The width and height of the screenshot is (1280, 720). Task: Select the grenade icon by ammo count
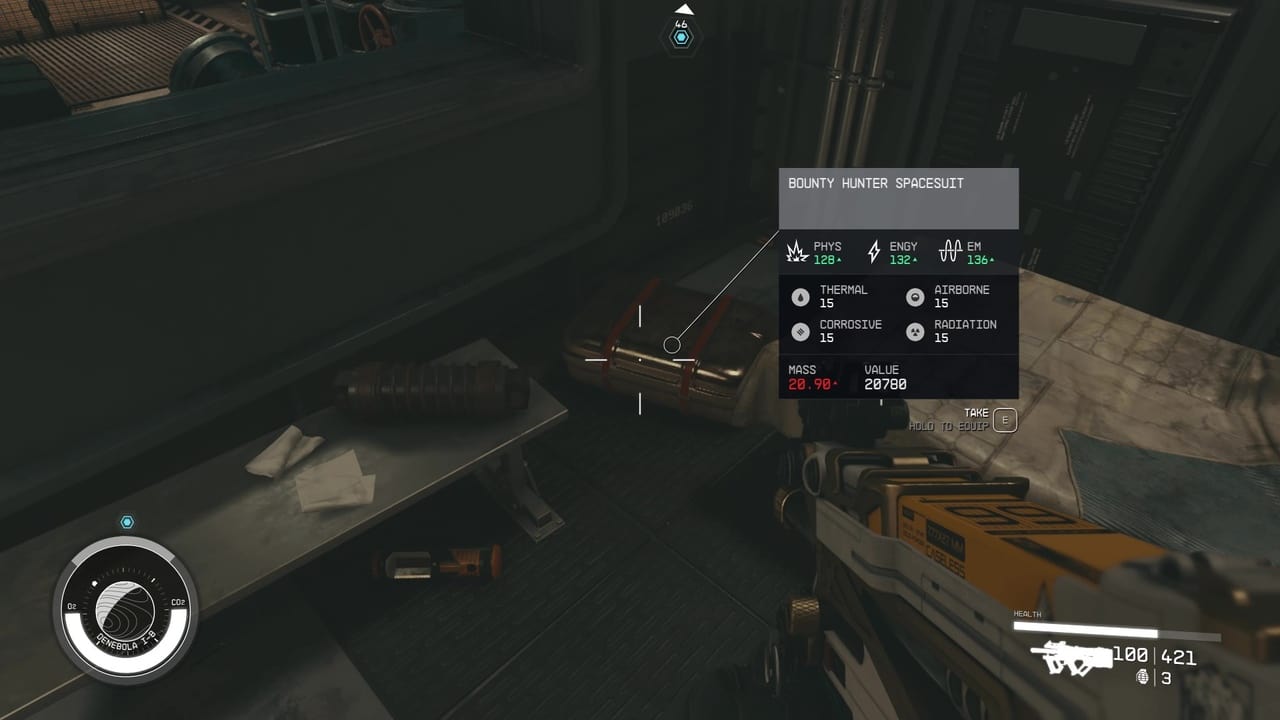coord(1143,678)
